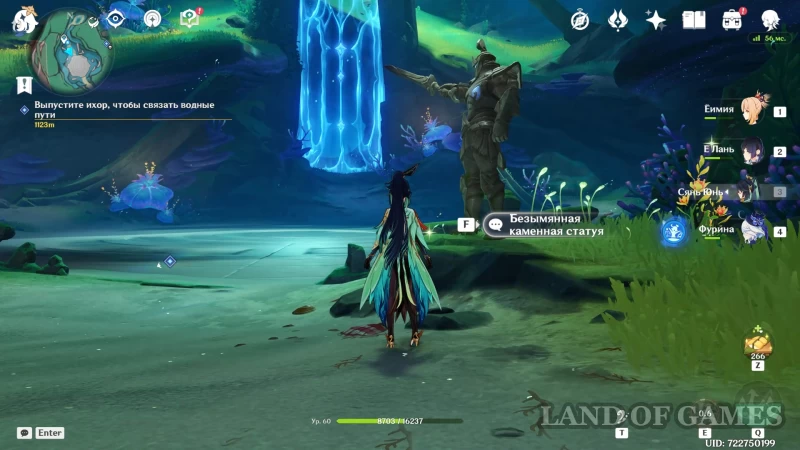Open the Adventurer Handbook book icon
Viewport: 800px width, 450px height.
click(694, 20)
